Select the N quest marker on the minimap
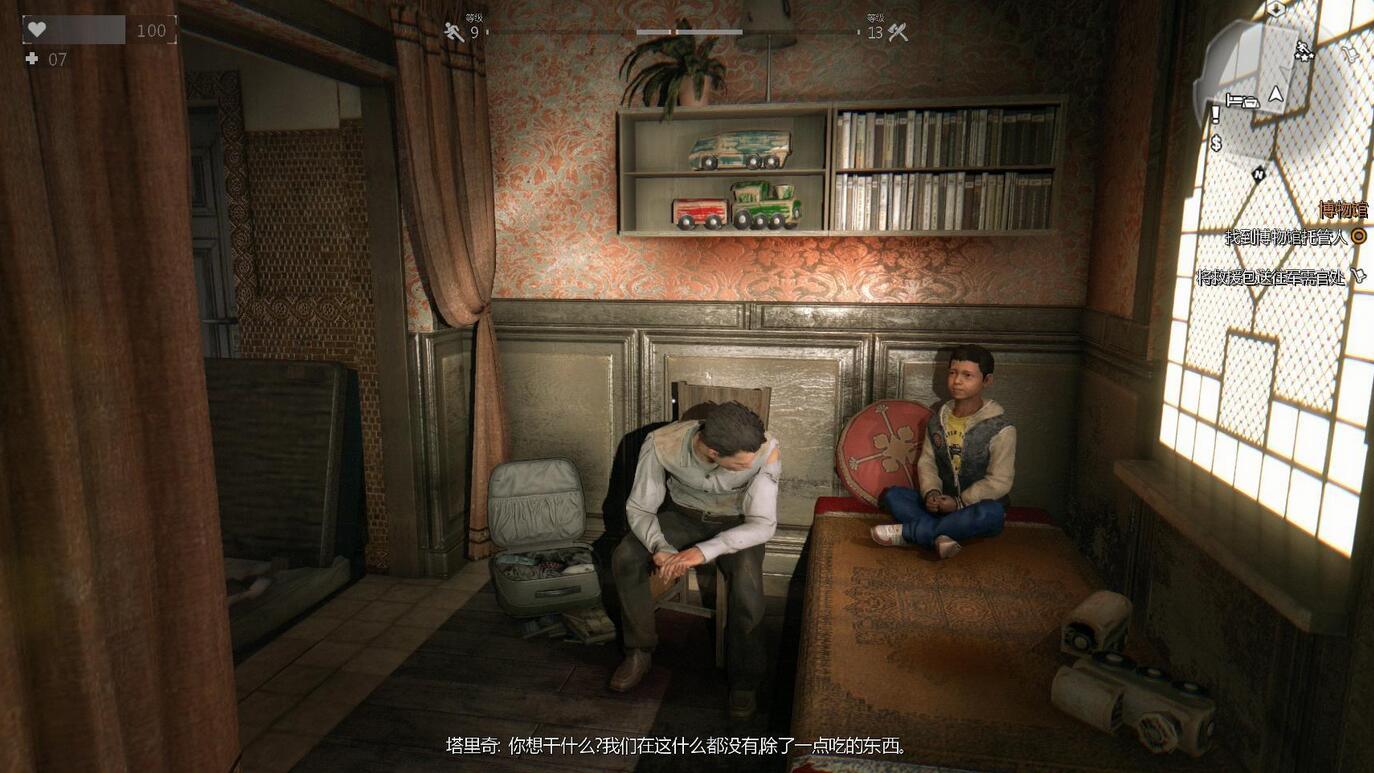Viewport: 1374px width, 773px height. tap(1258, 175)
